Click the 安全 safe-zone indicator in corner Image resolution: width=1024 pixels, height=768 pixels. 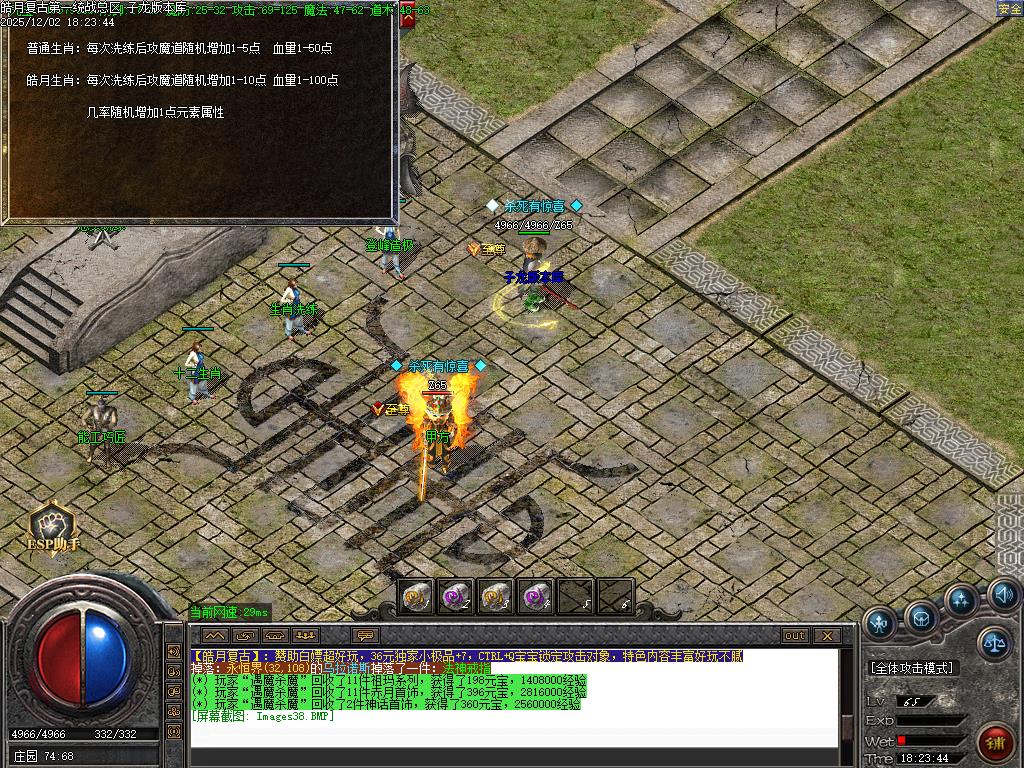pos(1009,9)
